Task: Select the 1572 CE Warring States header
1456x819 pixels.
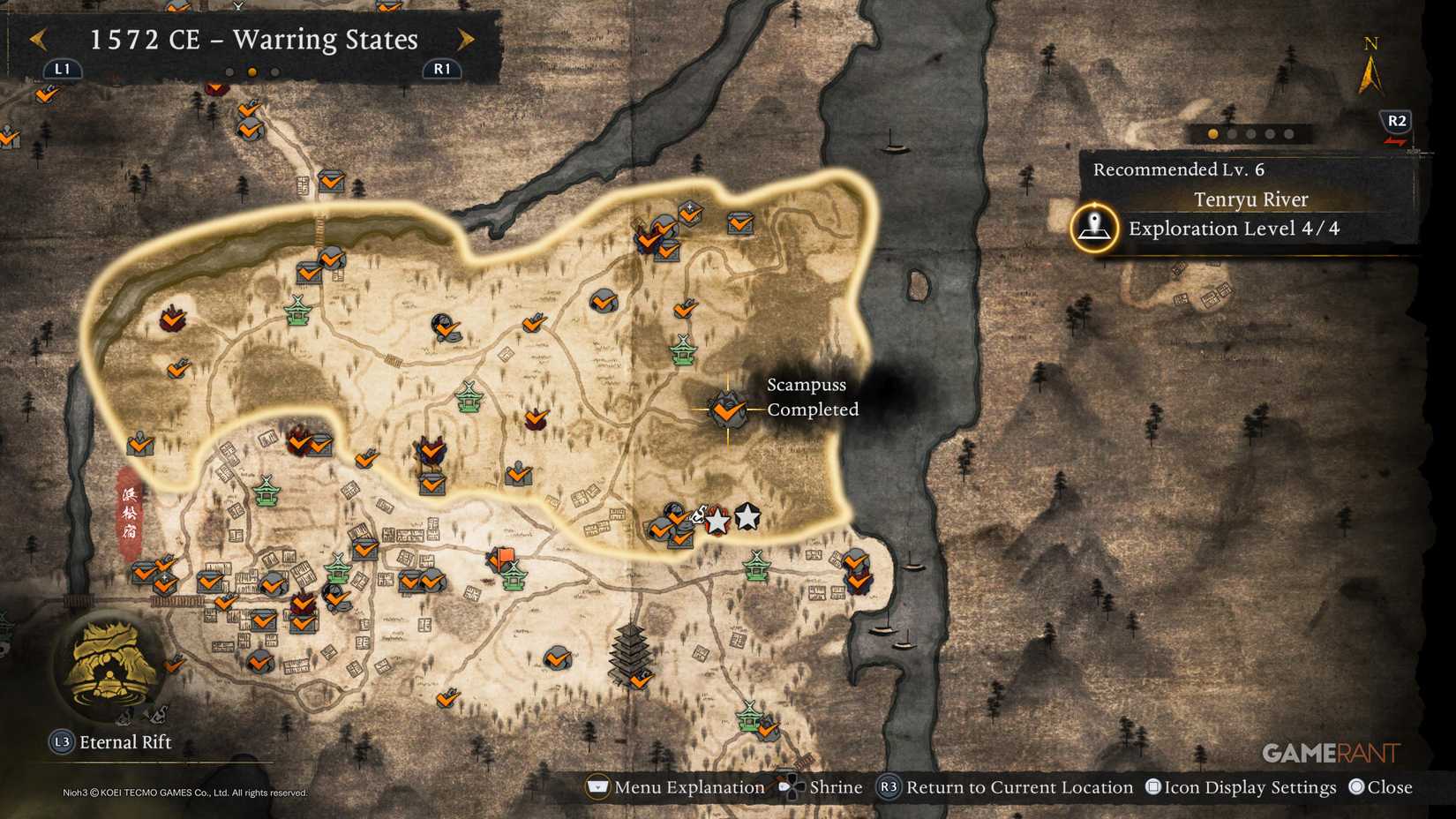Action: [252, 40]
